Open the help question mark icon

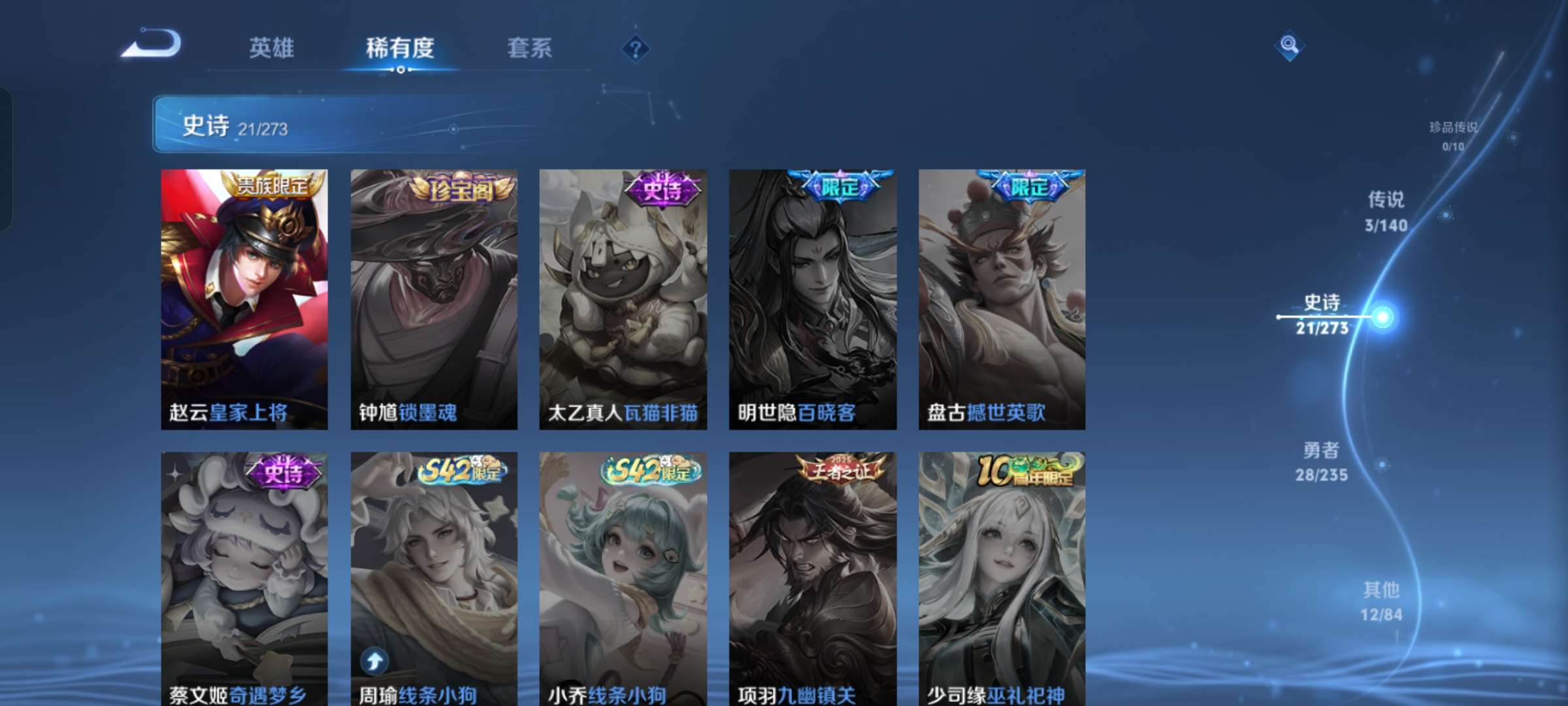tap(637, 49)
